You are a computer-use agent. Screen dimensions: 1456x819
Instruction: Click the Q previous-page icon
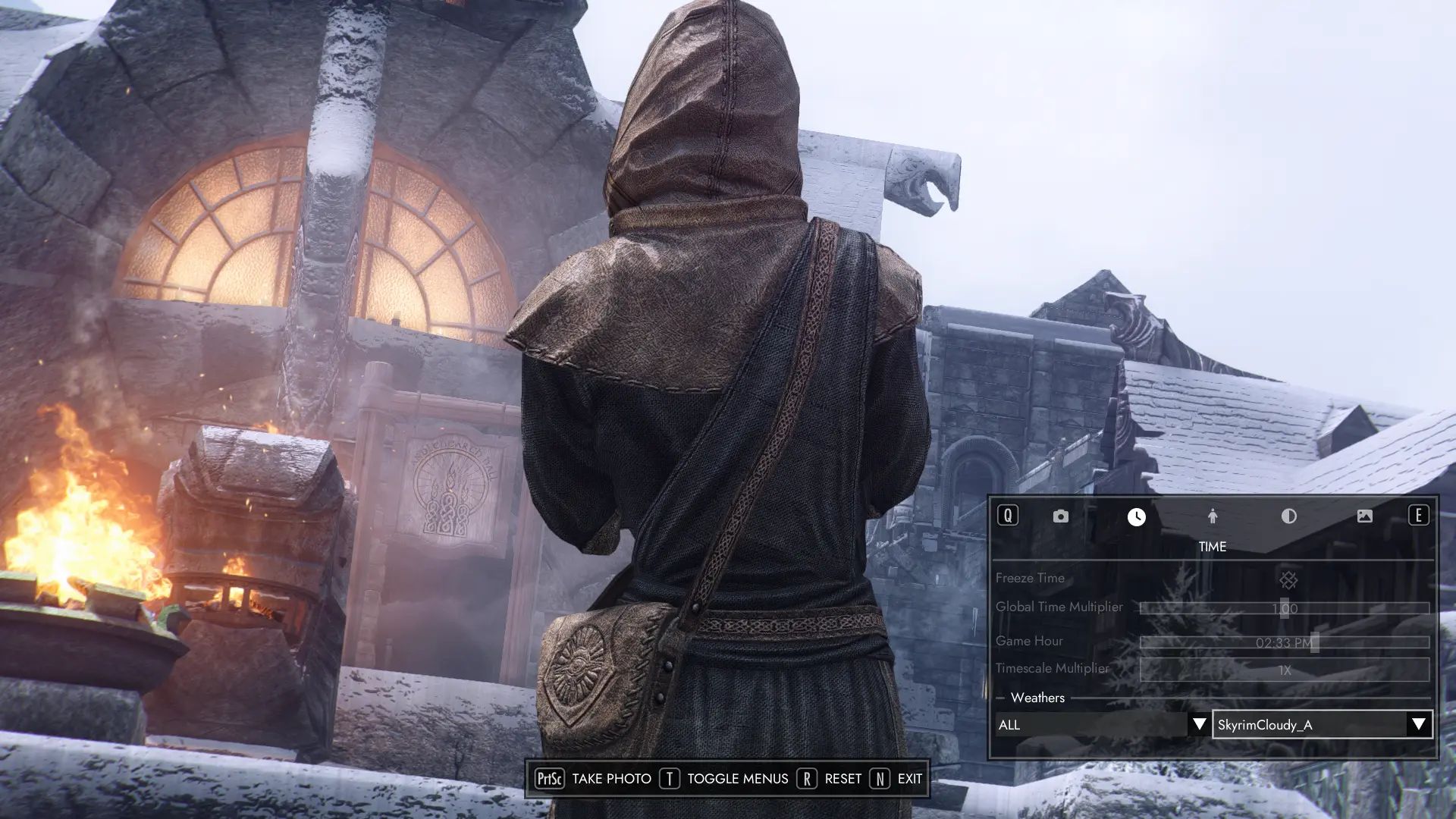point(1009,516)
